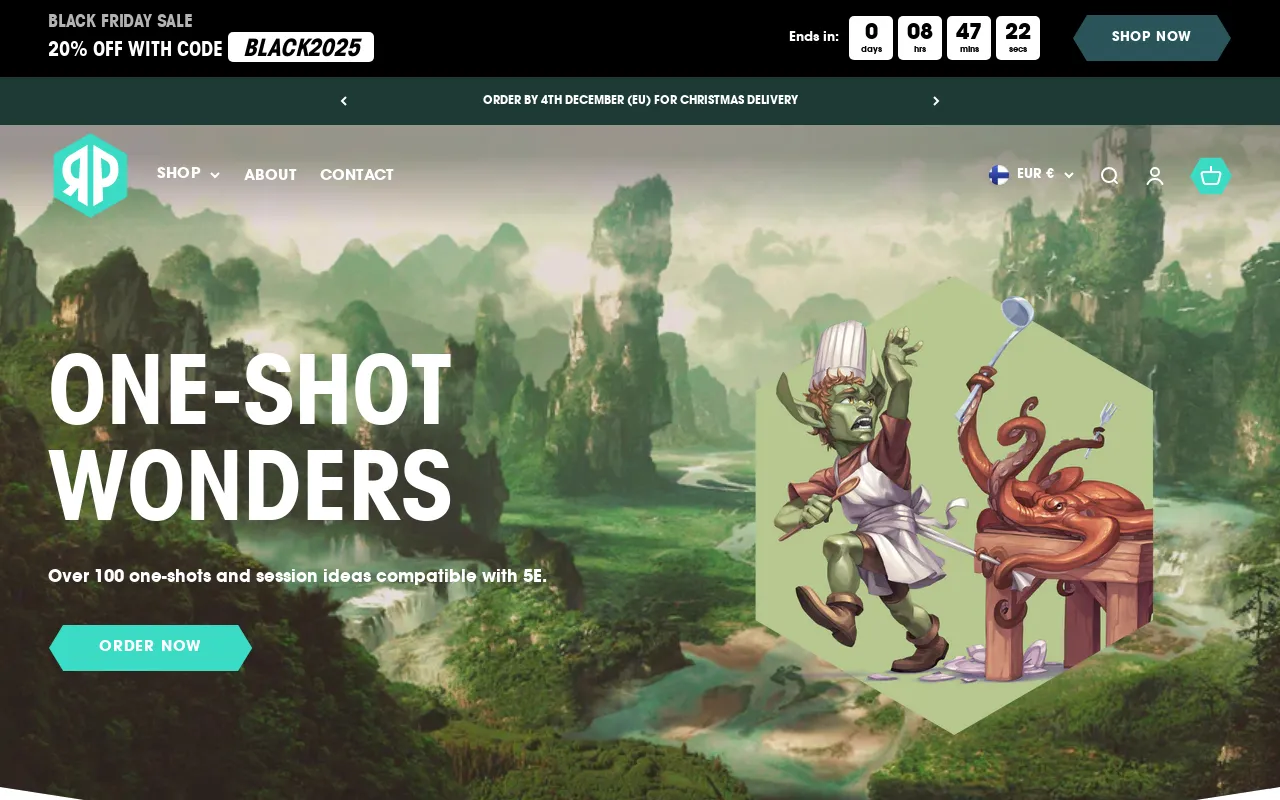Select the BLACK2025 discount code
Viewport: 1280px width, 800px height.
click(x=300, y=47)
